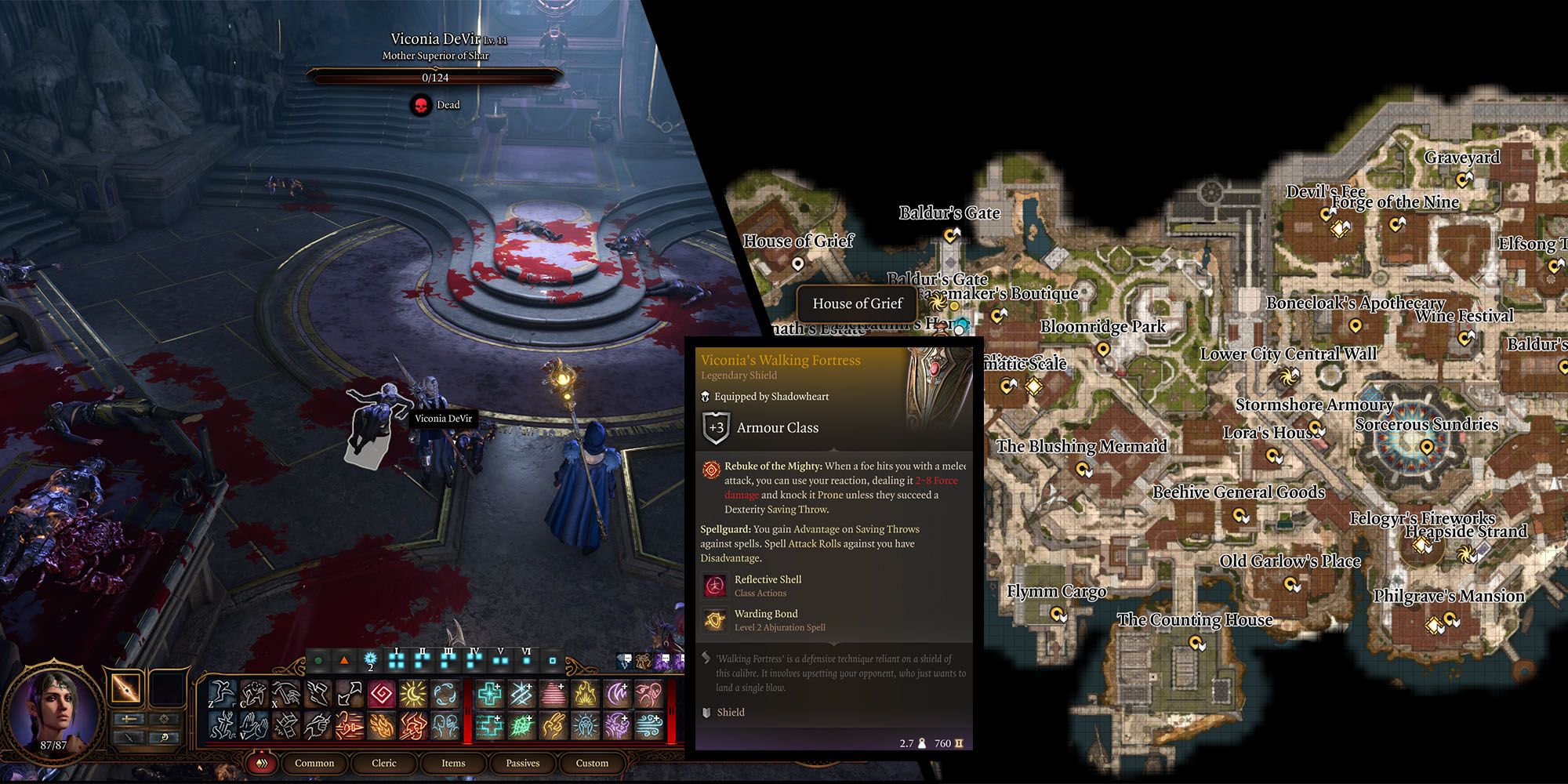The width and height of the screenshot is (1568, 784).
Task: Show the Items hotbar tab
Action: pyautogui.click(x=453, y=763)
